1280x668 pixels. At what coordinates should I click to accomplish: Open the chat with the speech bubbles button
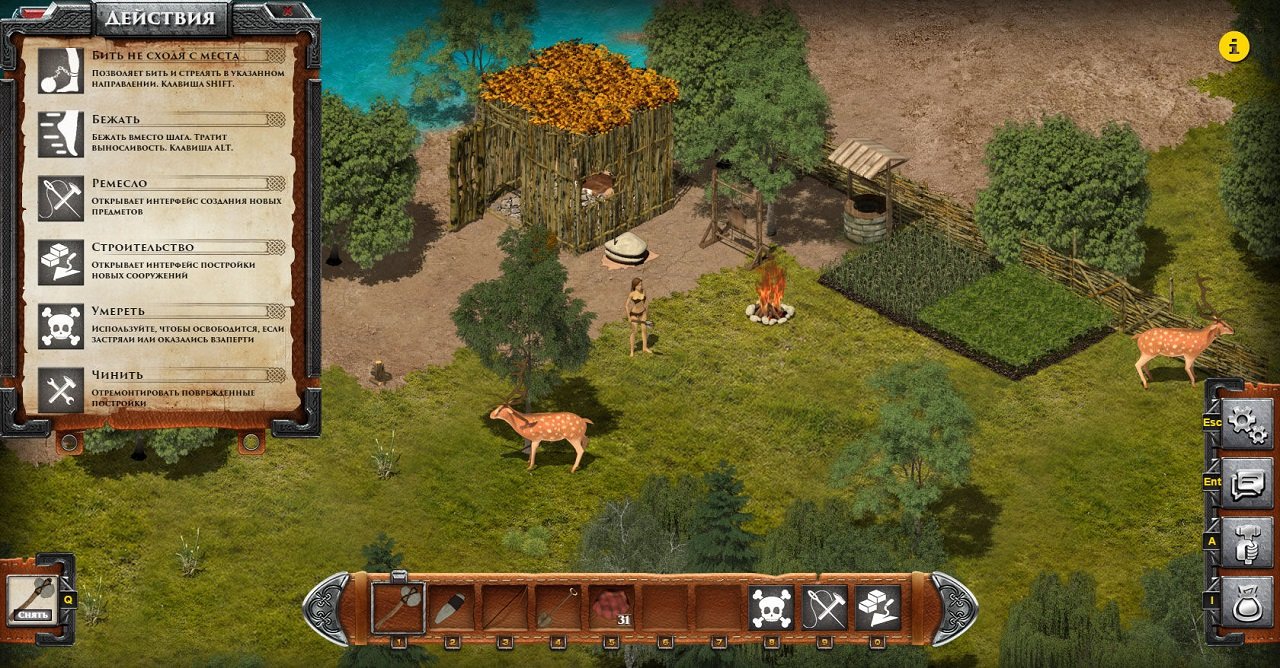[x=1247, y=484]
